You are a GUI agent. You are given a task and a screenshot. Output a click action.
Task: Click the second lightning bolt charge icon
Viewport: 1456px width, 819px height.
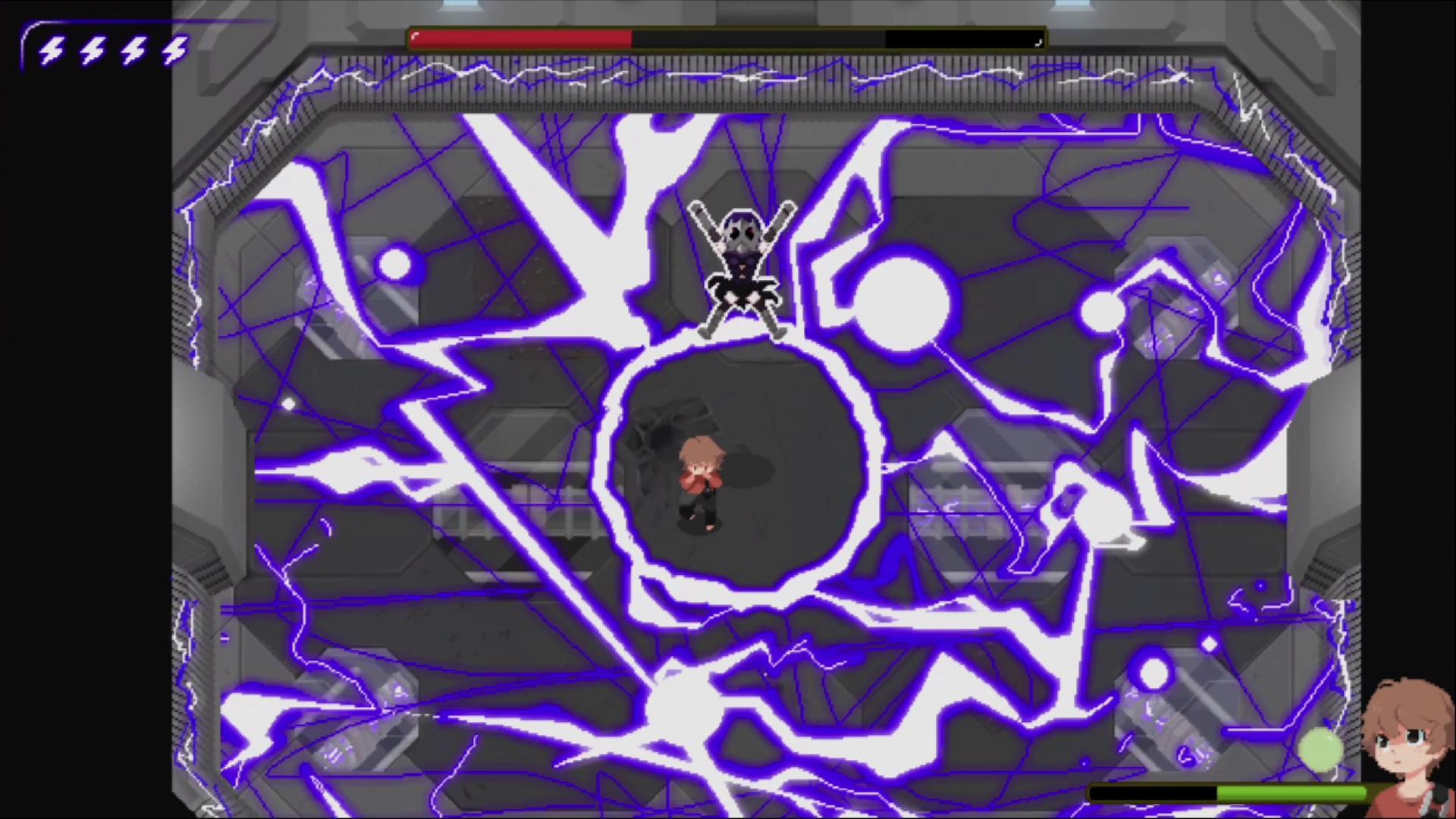(93, 52)
